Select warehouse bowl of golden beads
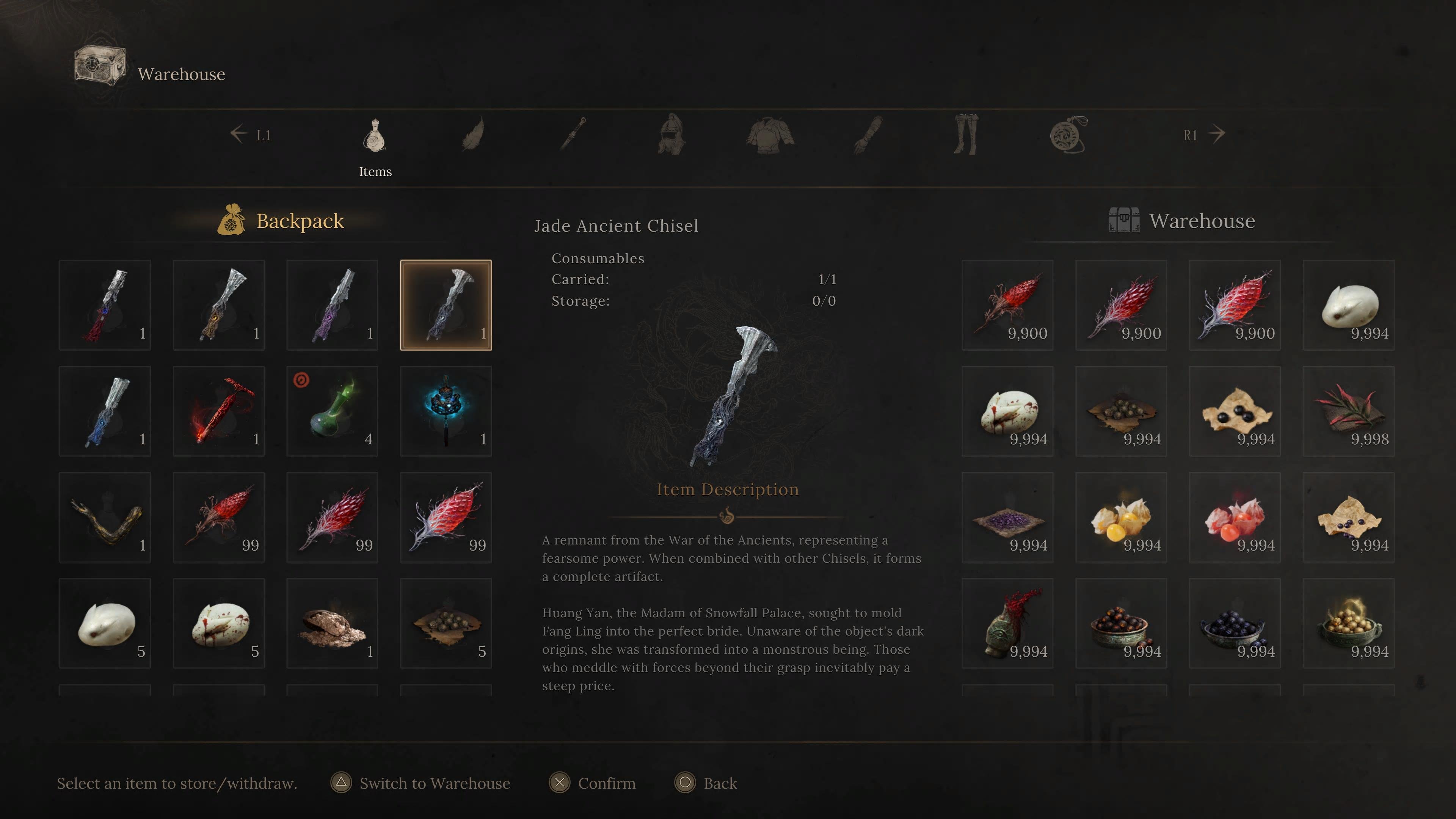Screen dimensions: 1456x819 1348,623
